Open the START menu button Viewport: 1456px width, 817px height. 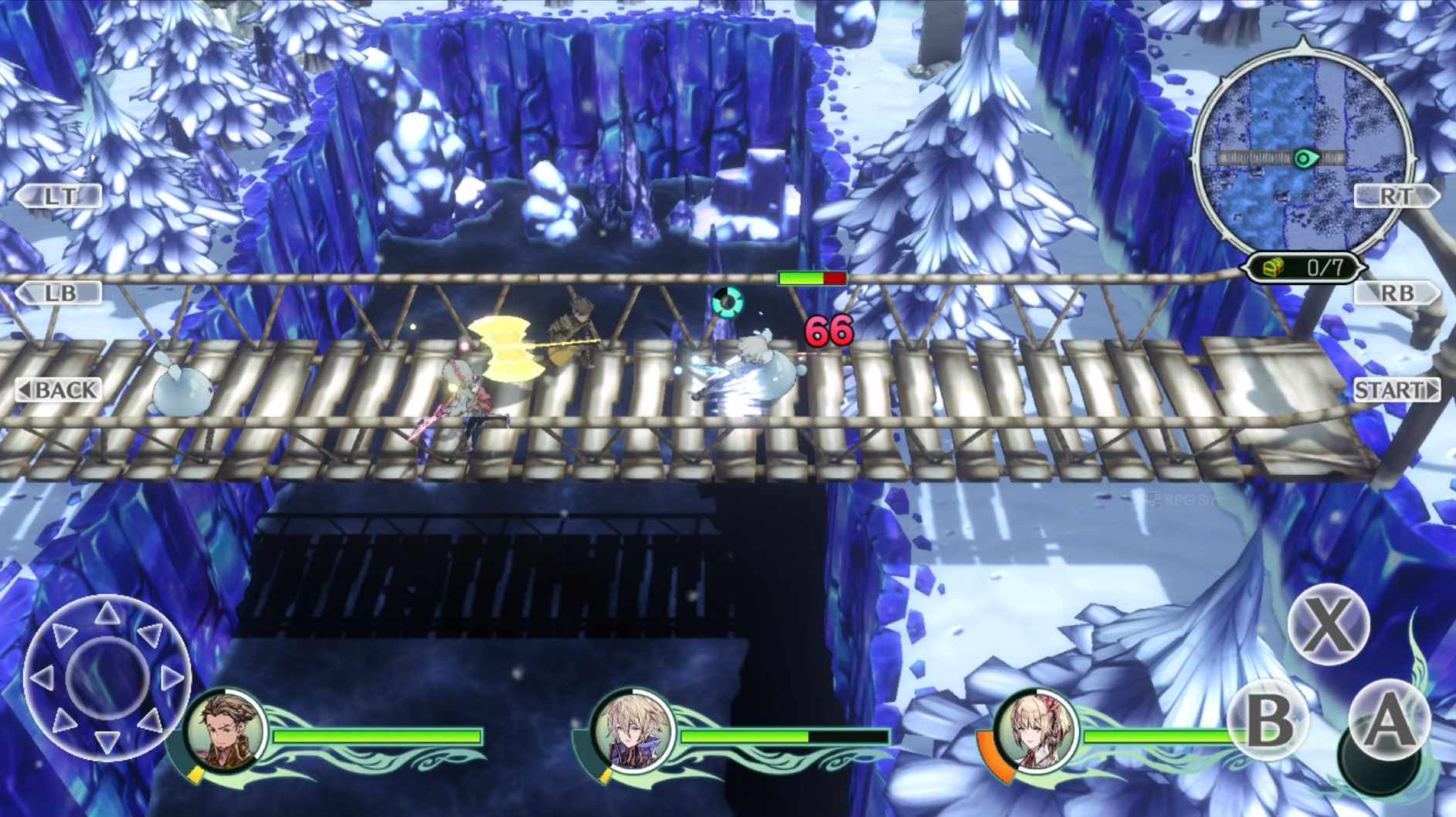point(1396,390)
